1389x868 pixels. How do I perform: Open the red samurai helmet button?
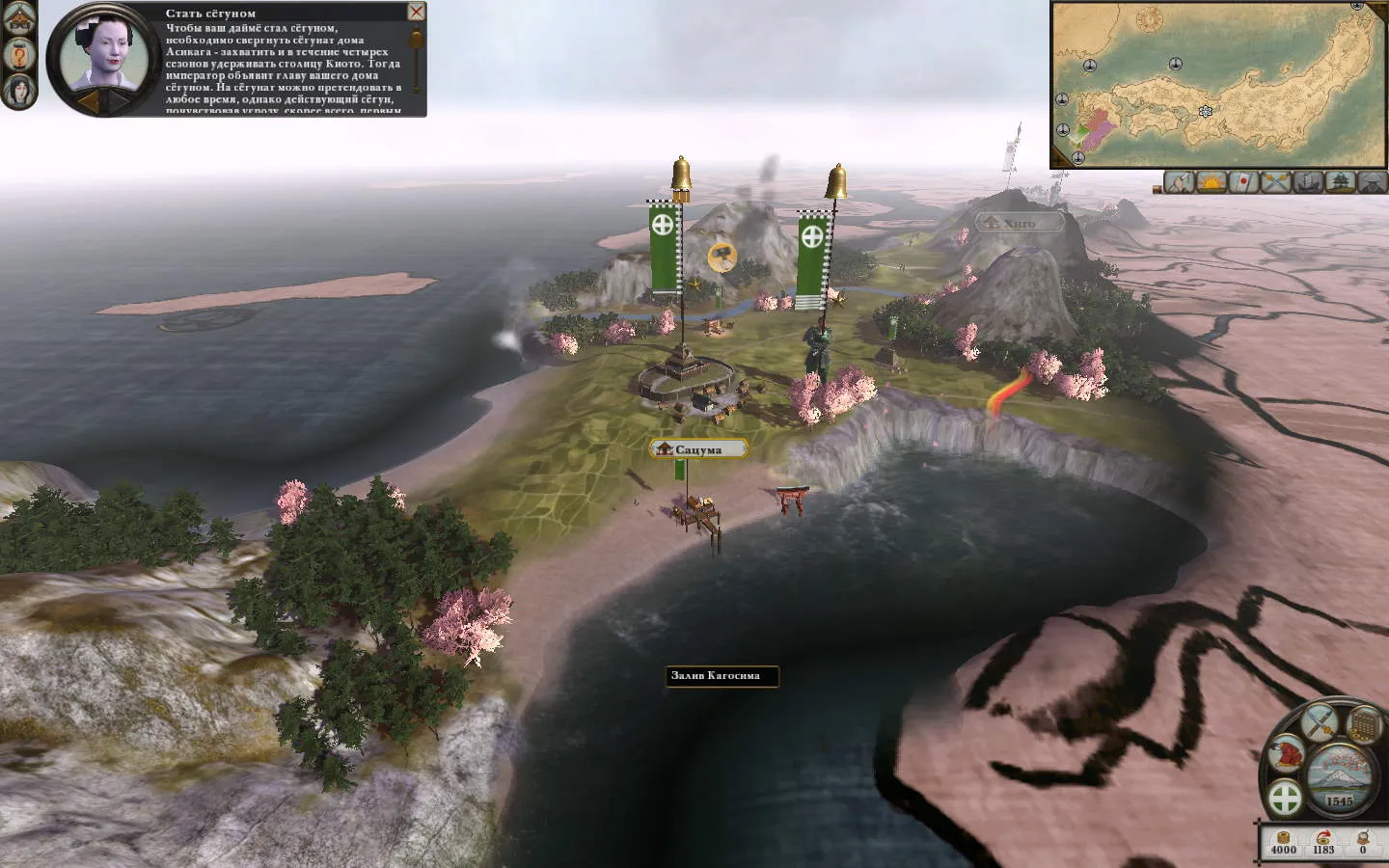1286,755
